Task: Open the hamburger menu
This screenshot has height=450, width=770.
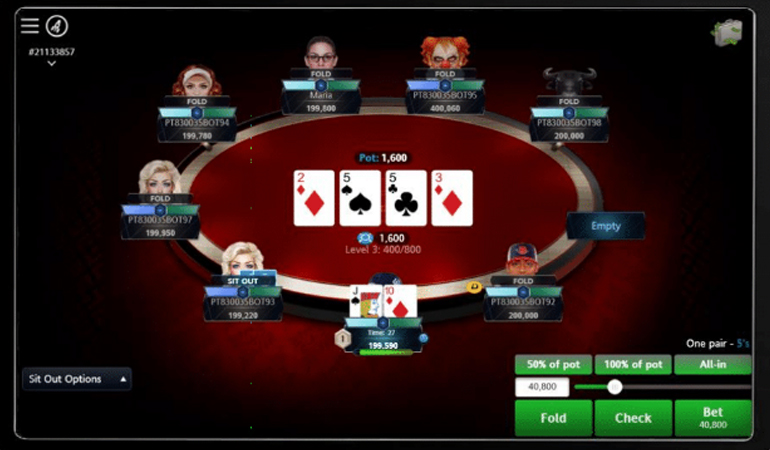Action: pos(30,26)
